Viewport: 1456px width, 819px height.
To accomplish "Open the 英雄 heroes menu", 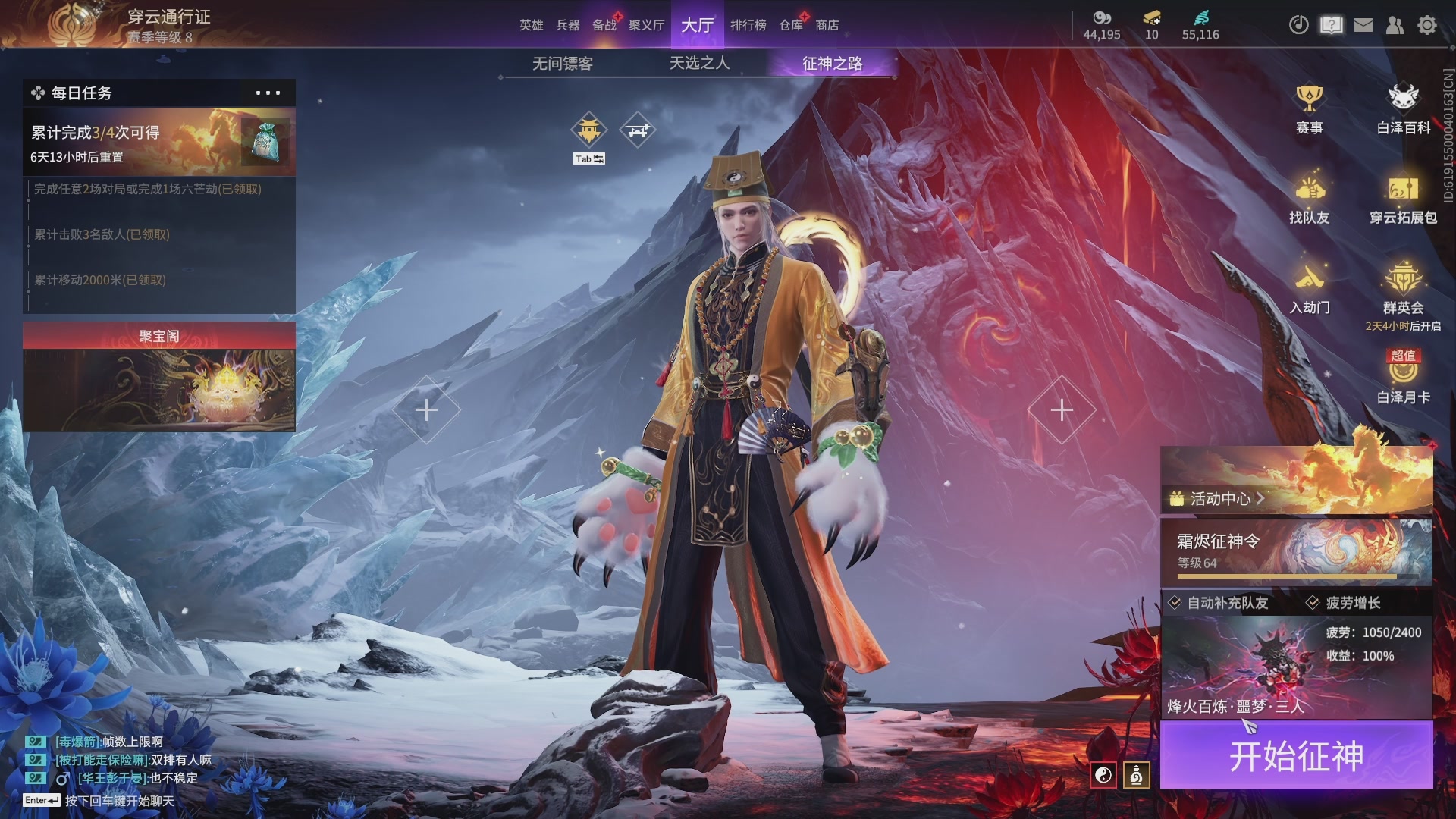I will pos(531,25).
